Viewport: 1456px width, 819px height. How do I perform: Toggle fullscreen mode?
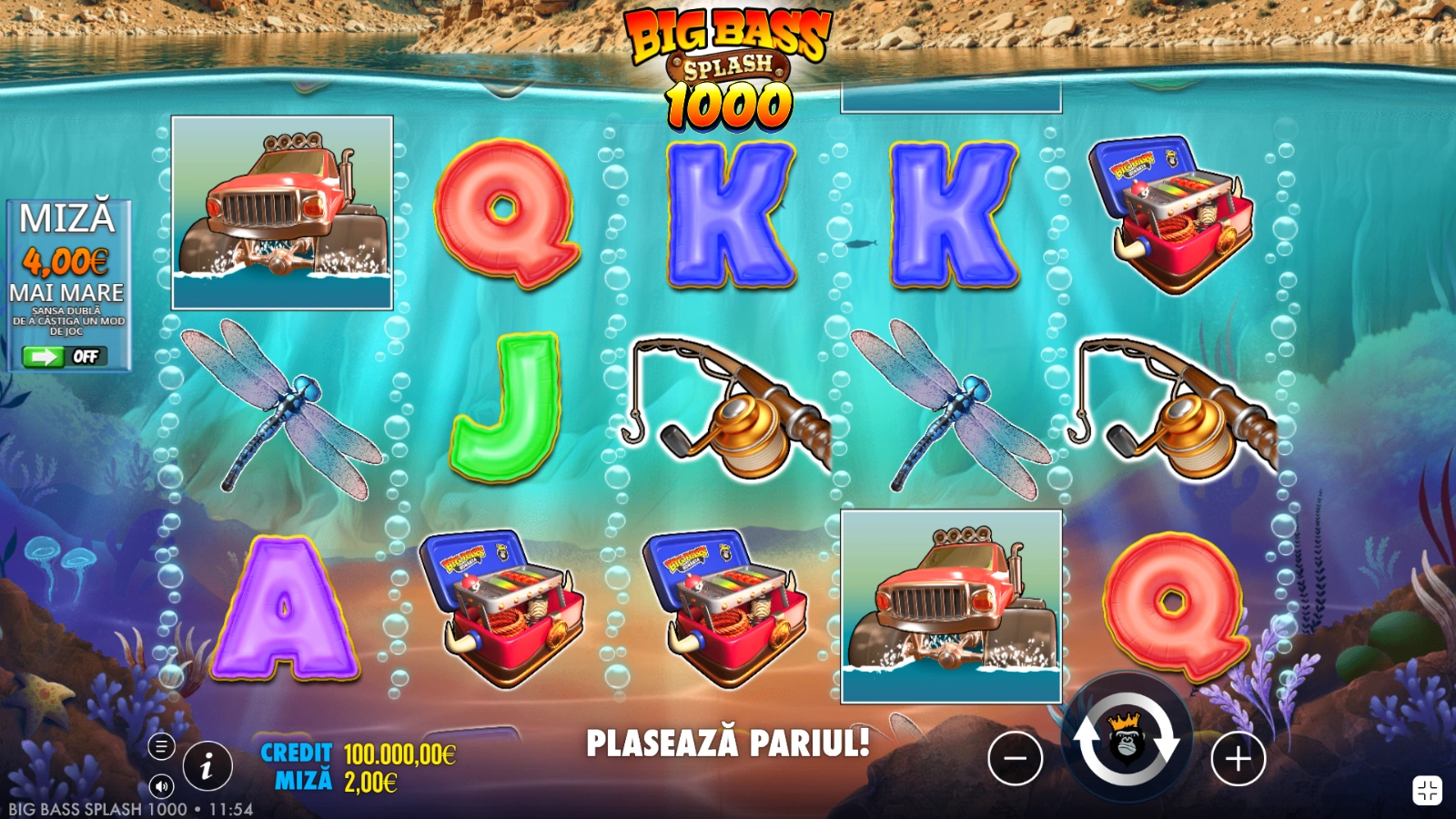click(1426, 790)
